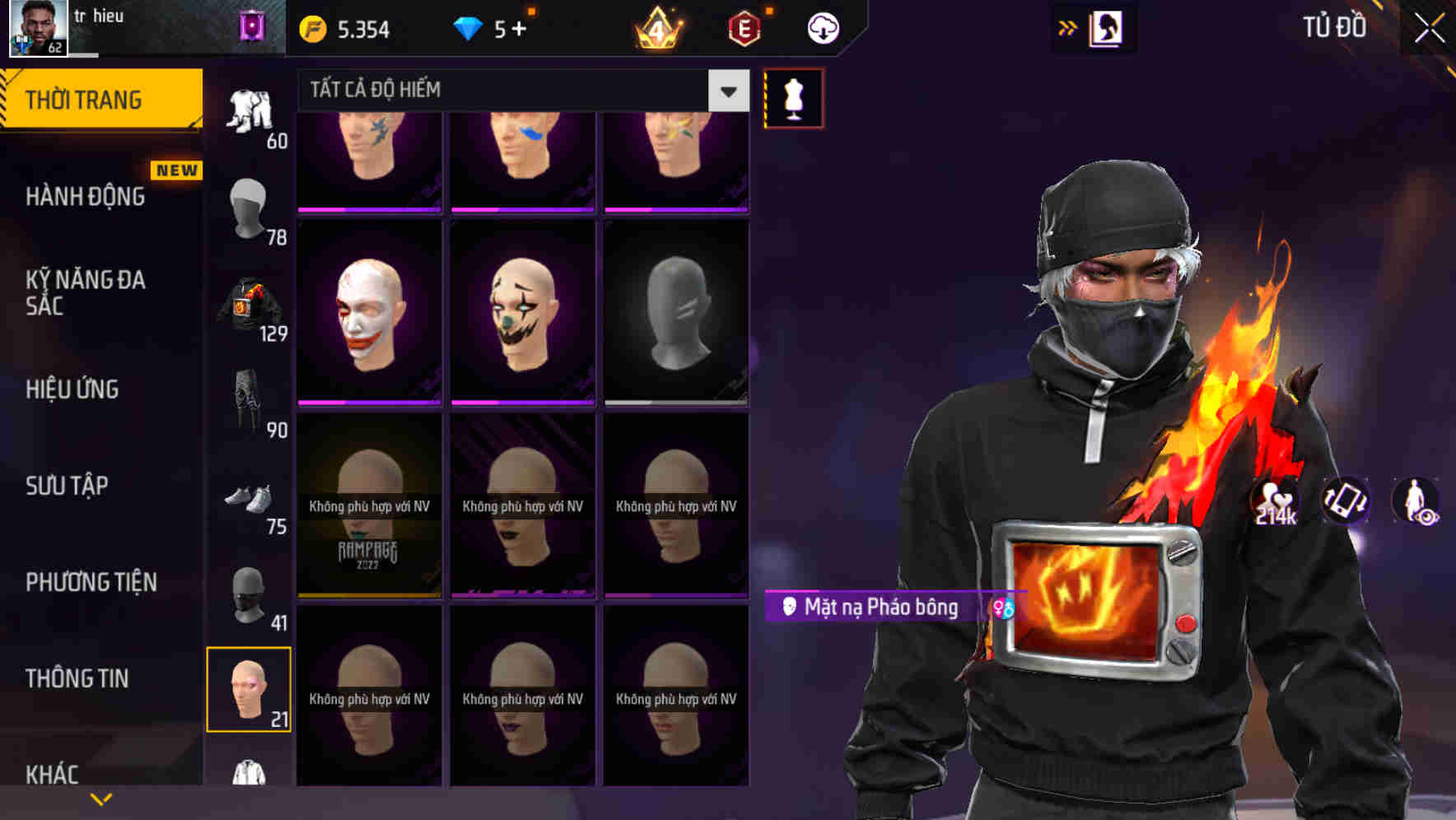Switch to the HÀNH ĐỘNG tab
The image size is (1456, 820).
[x=85, y=196]
